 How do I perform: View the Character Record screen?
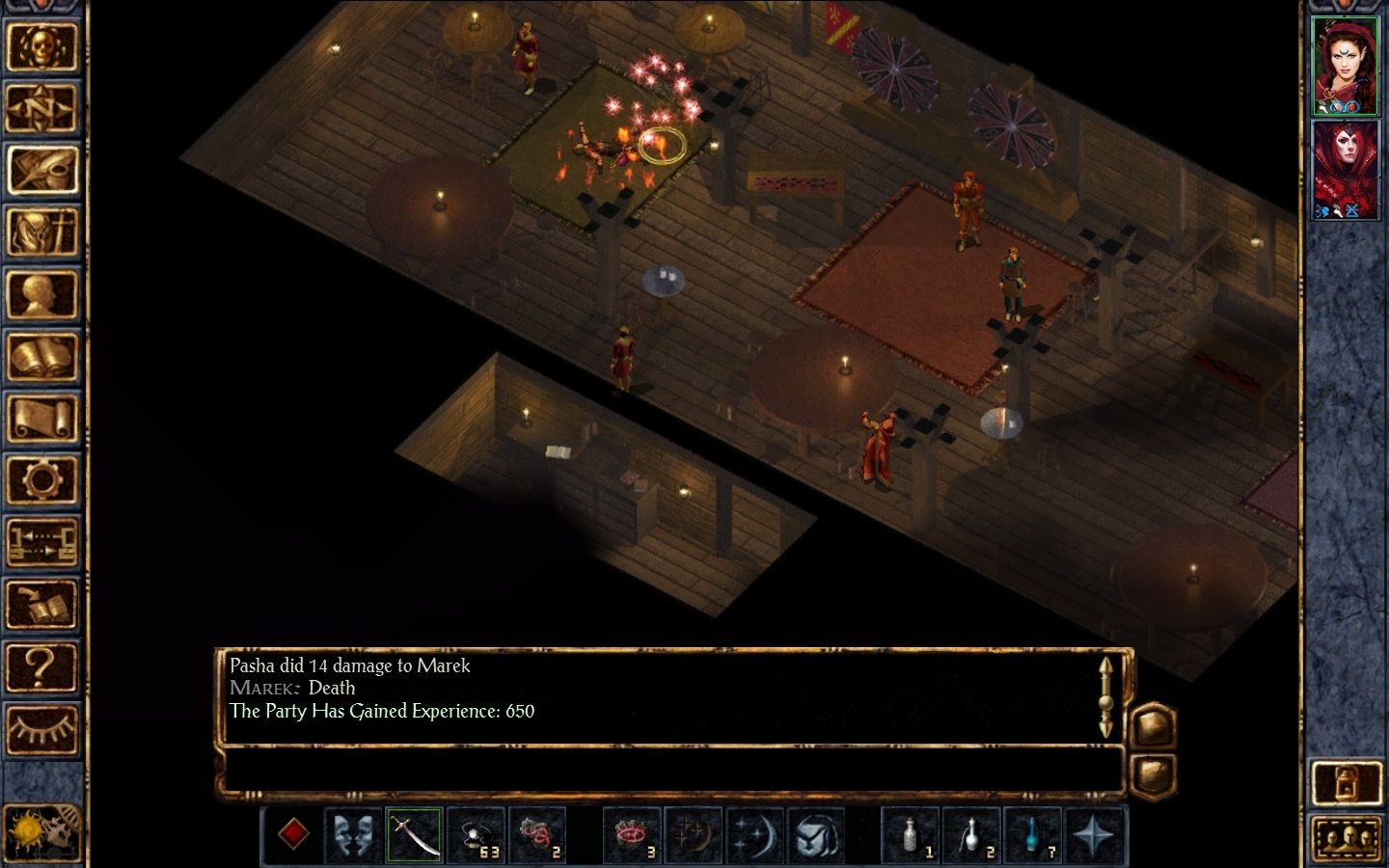(44, 293)
